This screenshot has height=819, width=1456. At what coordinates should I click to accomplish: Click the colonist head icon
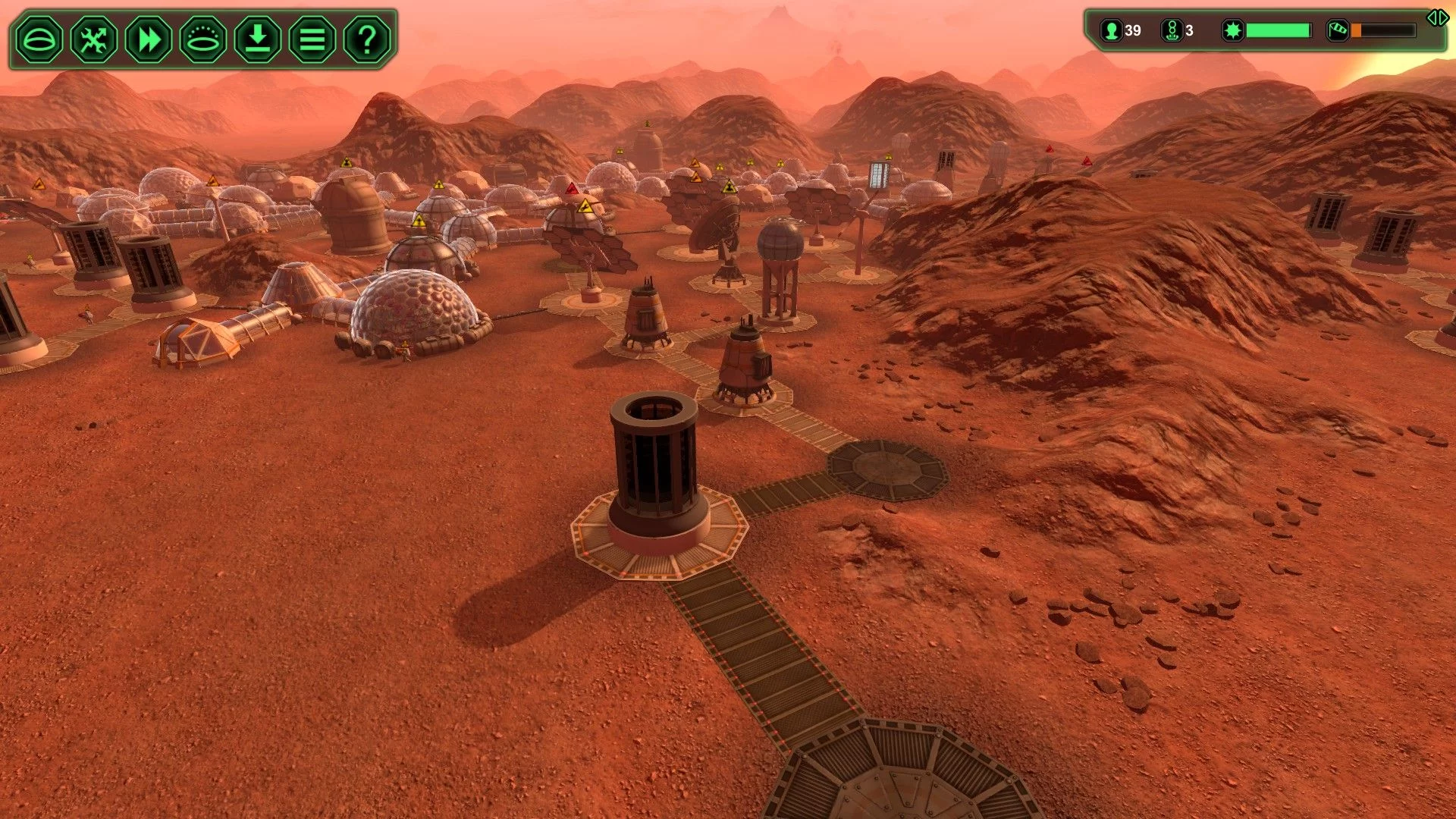click(1112, 30)
